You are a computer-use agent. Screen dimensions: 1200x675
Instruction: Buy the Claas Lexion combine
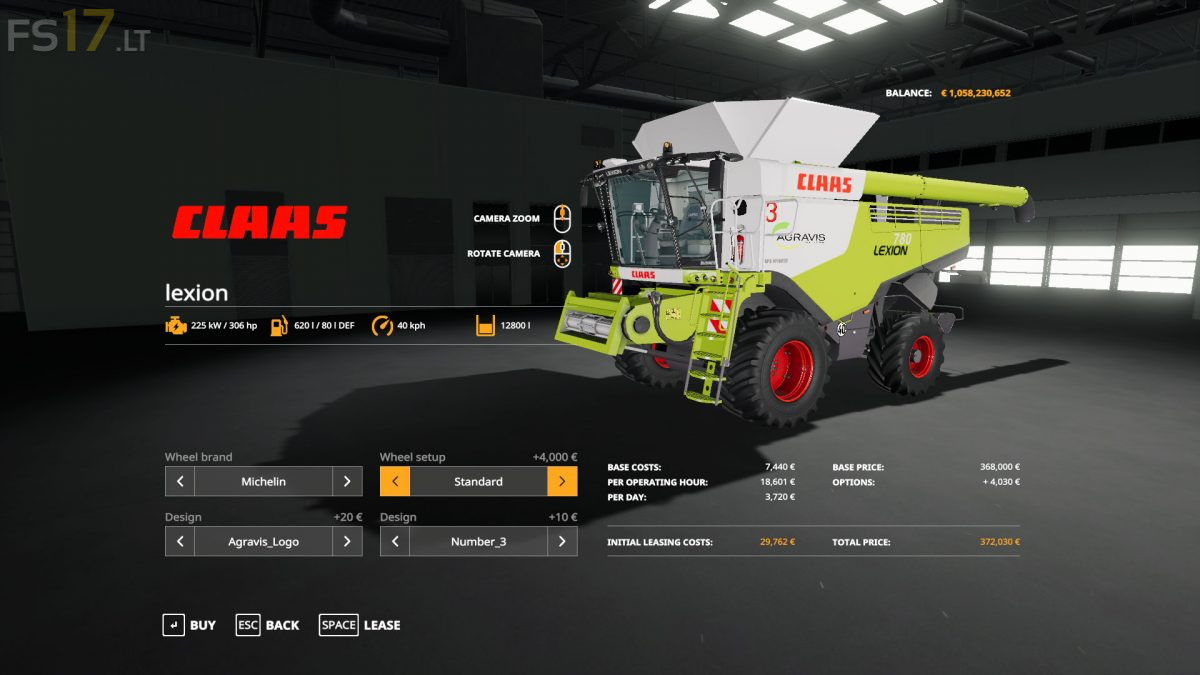189,625
